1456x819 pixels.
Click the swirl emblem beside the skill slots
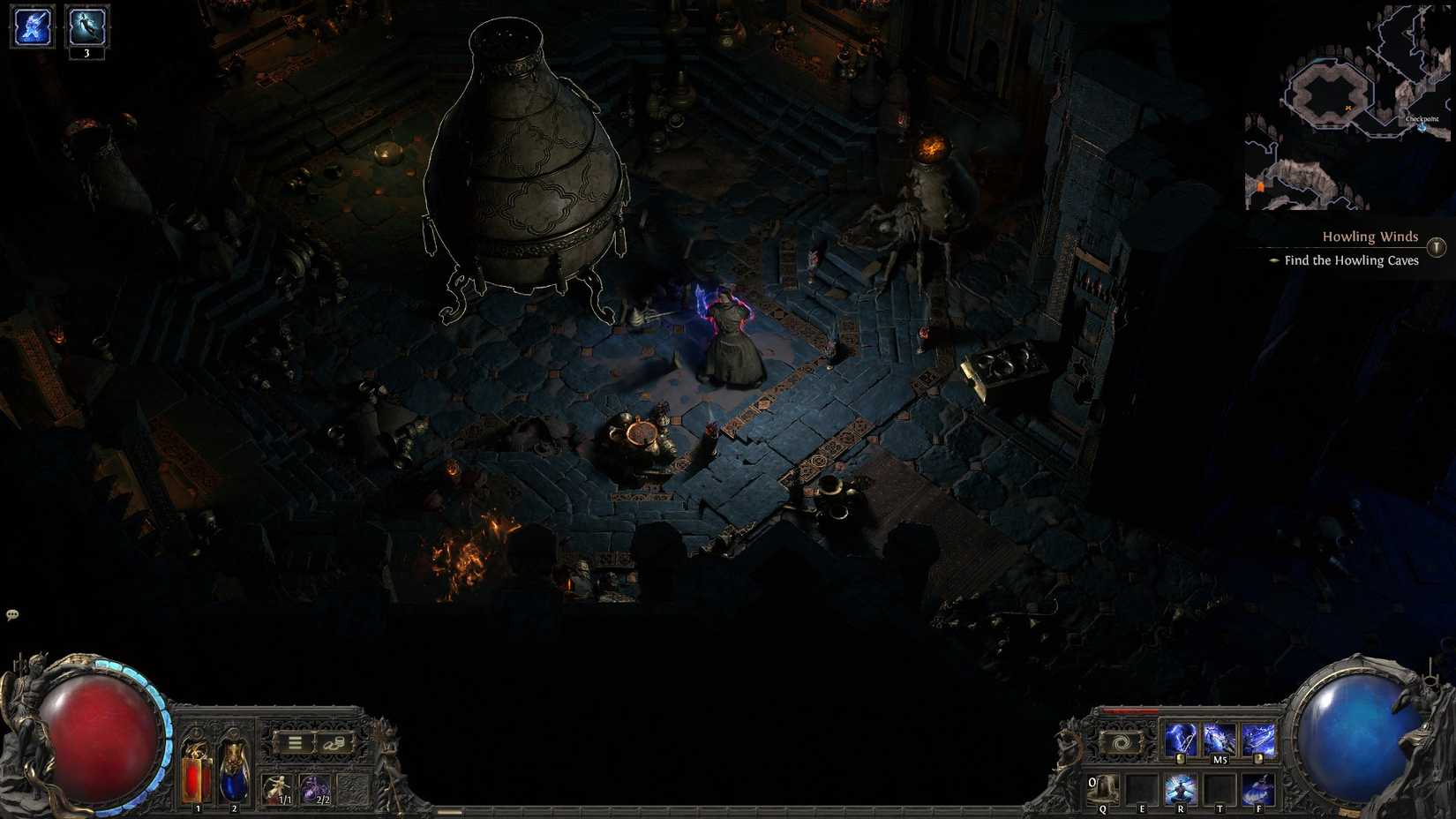(1120, 740)
